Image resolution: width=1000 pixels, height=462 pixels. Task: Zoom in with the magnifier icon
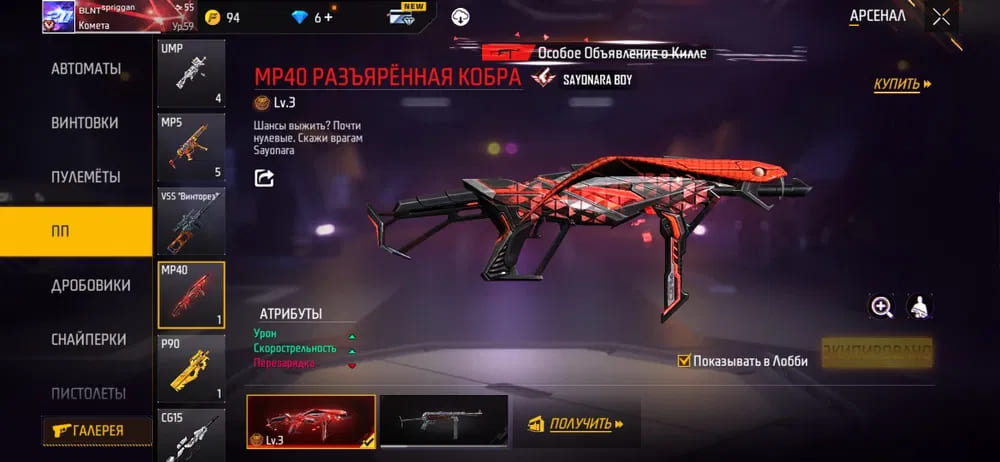point(882,308)
